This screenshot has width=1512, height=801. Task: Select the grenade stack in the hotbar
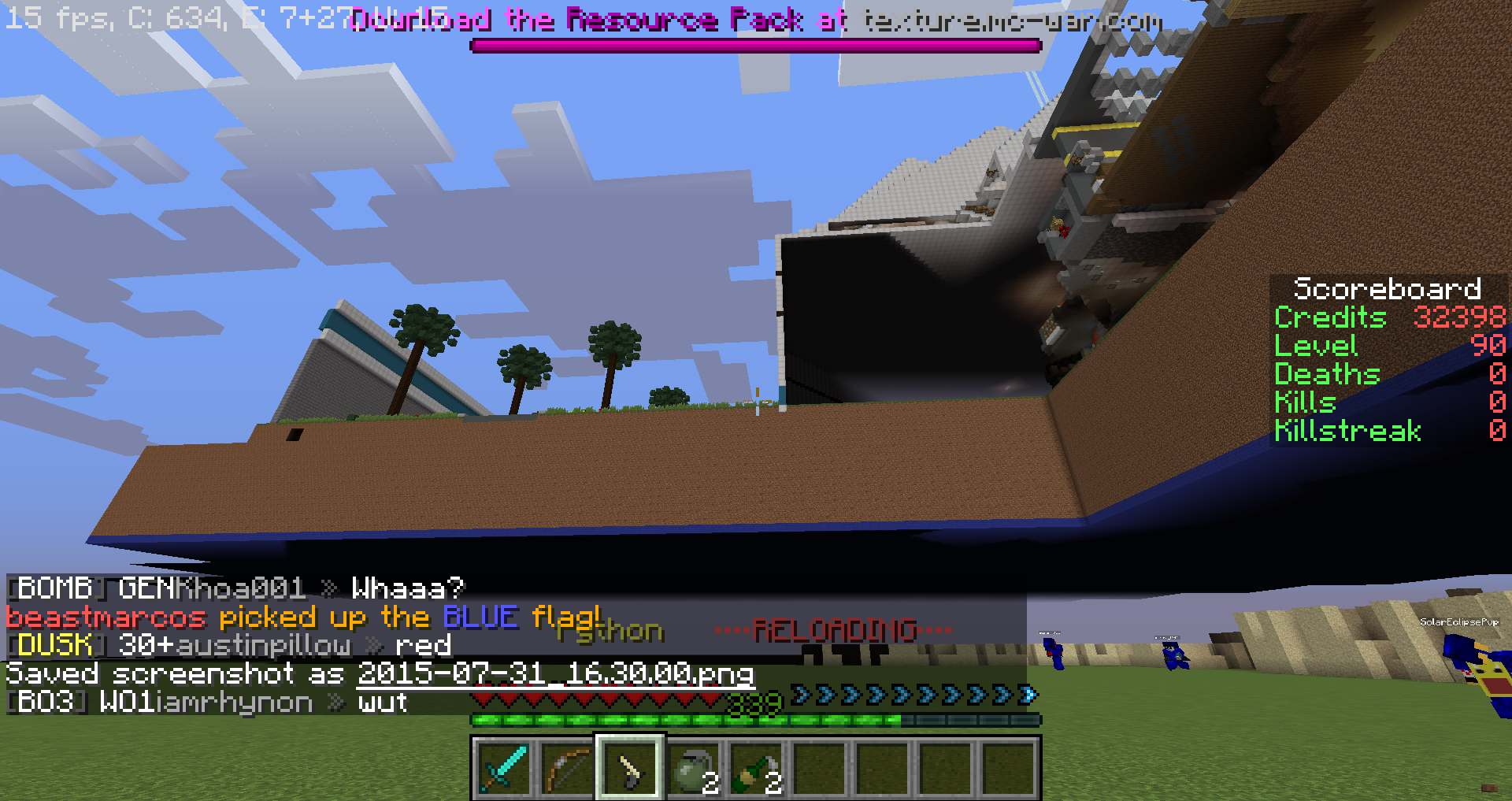693,768
